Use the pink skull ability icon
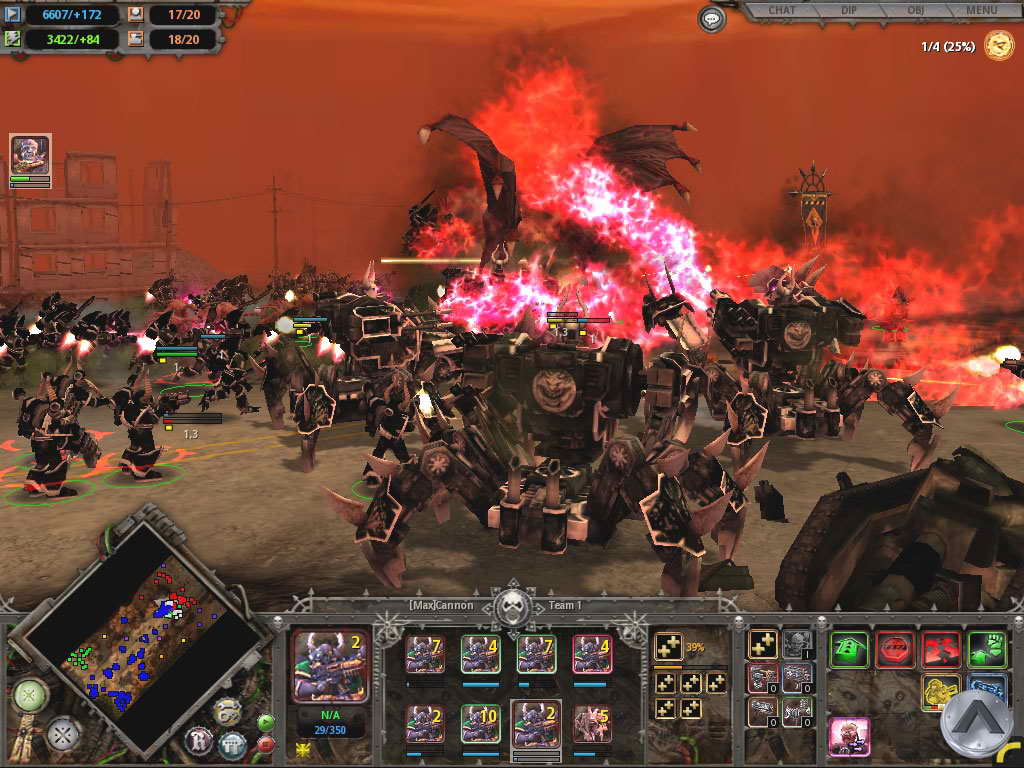This screenshot has width=1024, height=768. 849,736
